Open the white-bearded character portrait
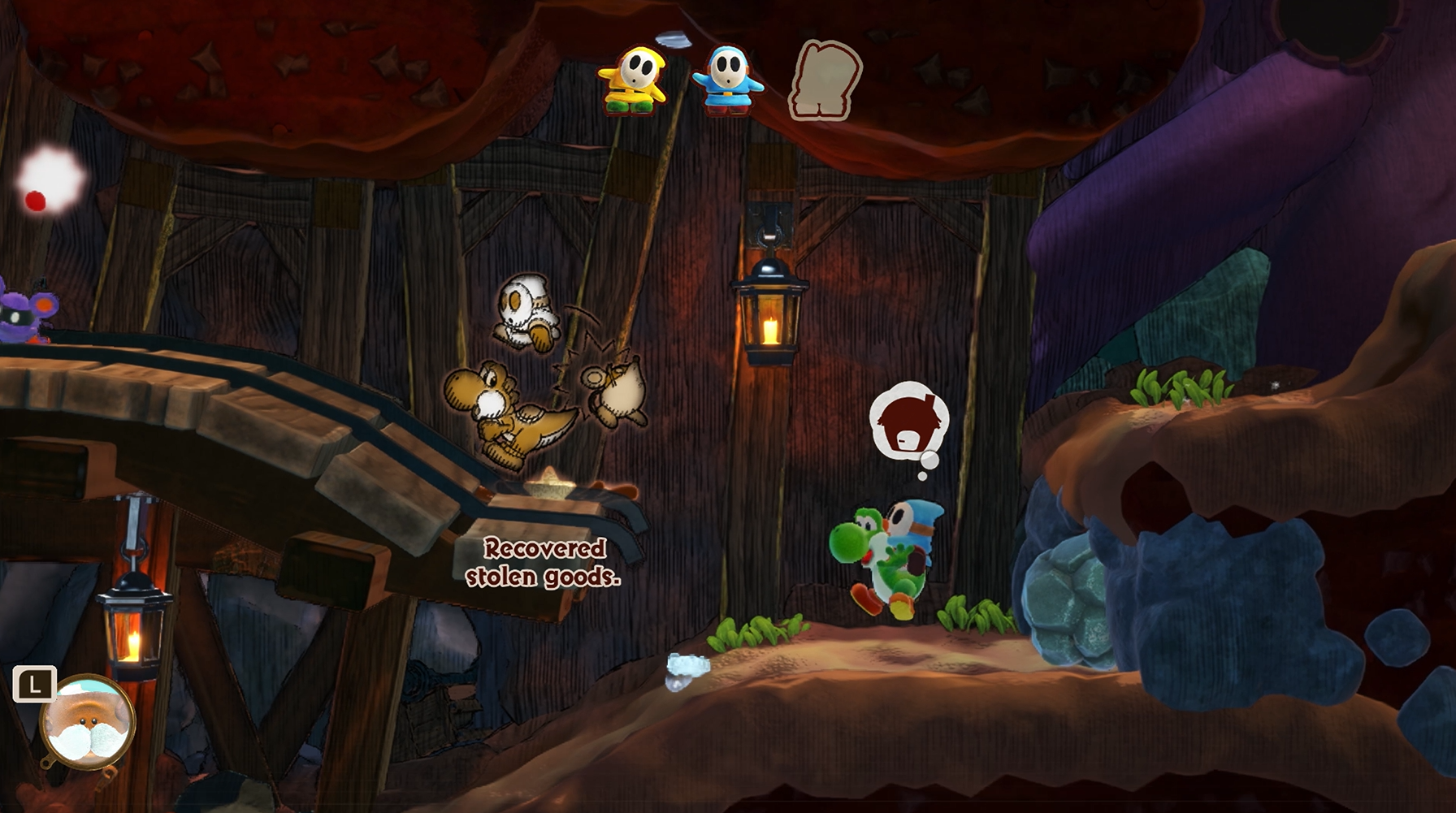The image size is (1456, 813). click(x=88, y=721)
